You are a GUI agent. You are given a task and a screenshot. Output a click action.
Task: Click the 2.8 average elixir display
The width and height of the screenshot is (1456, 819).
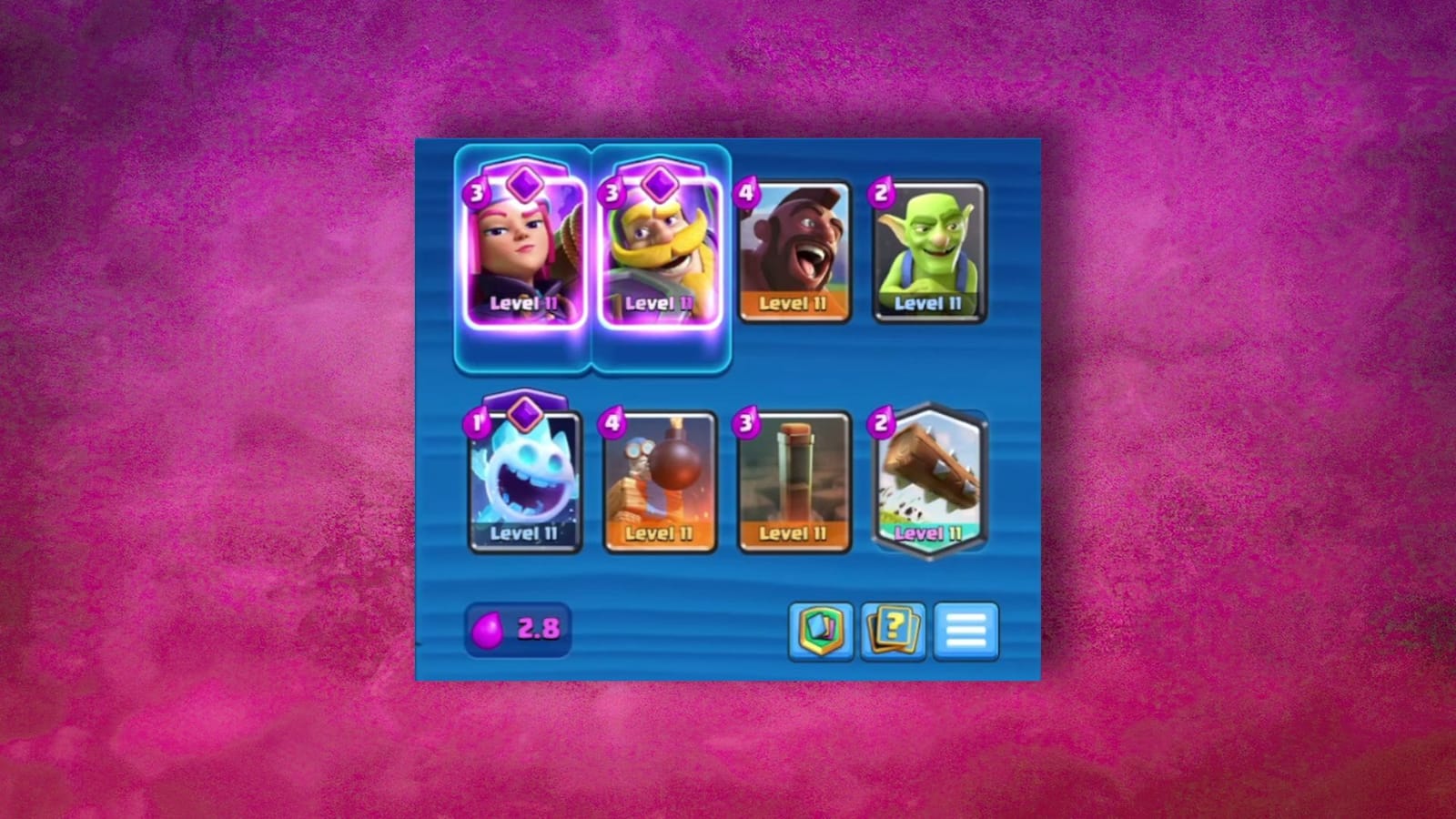[517, 630]
